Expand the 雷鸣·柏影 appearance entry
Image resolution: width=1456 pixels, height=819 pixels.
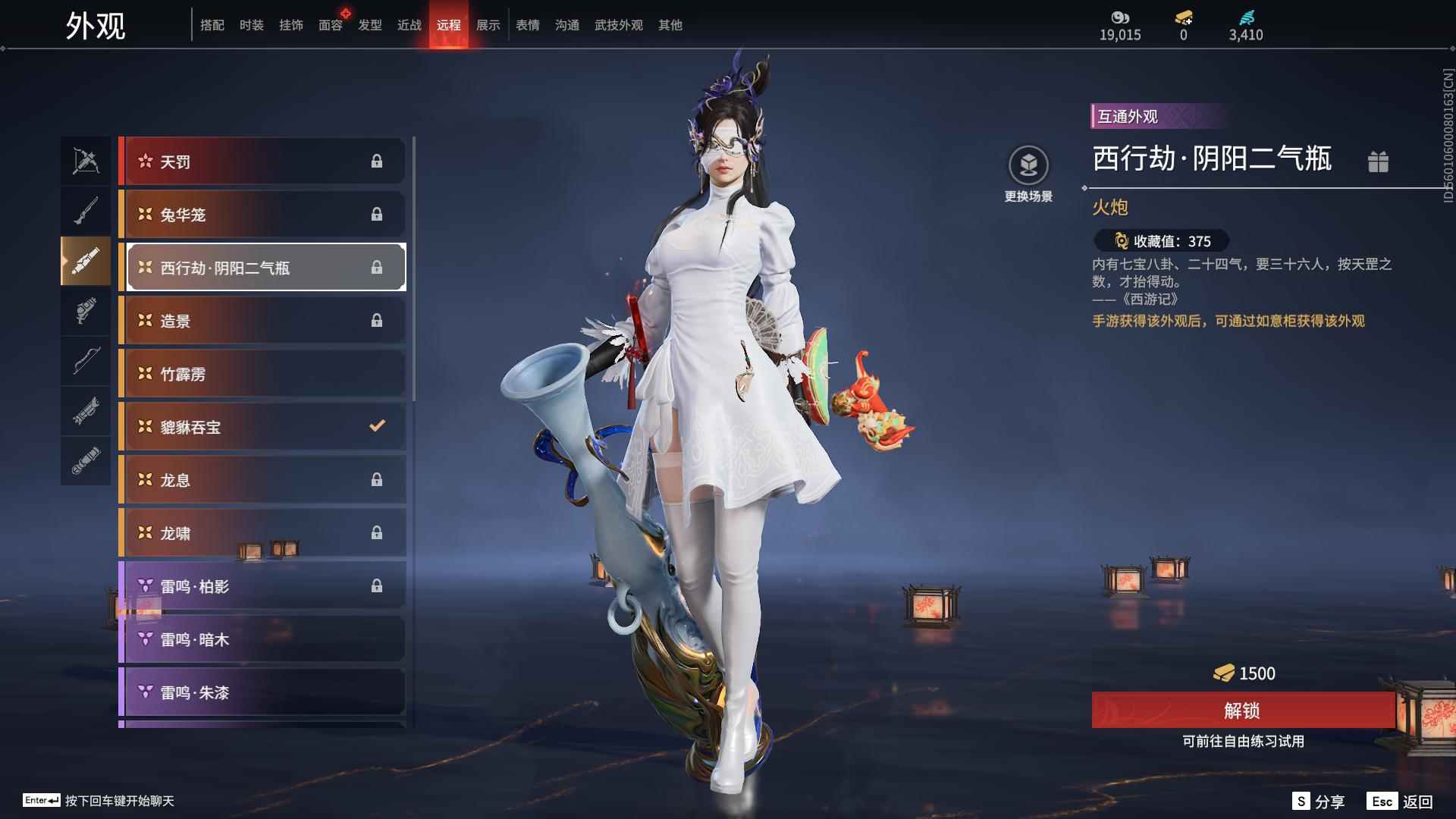point(262,585)
